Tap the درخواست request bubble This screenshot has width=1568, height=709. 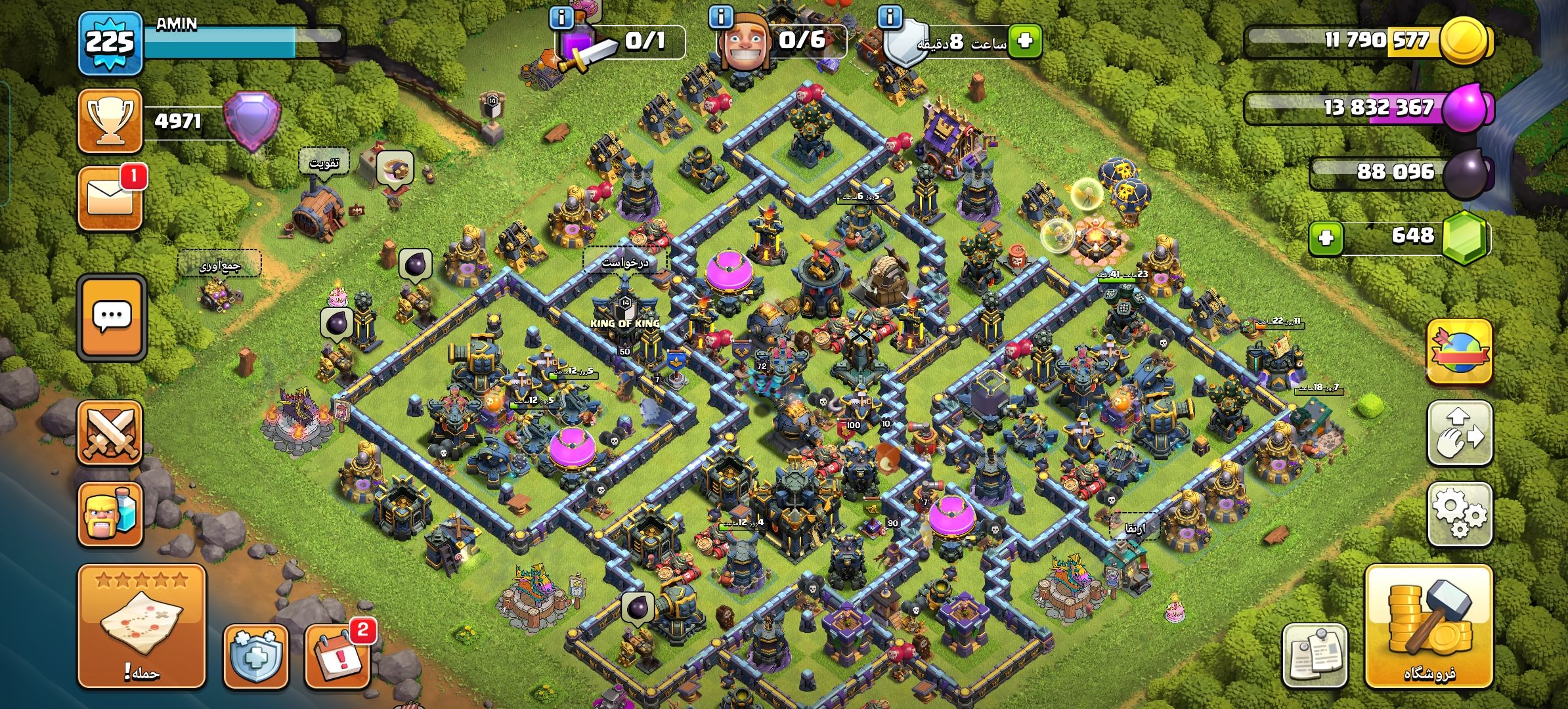(x=624, y=262)
